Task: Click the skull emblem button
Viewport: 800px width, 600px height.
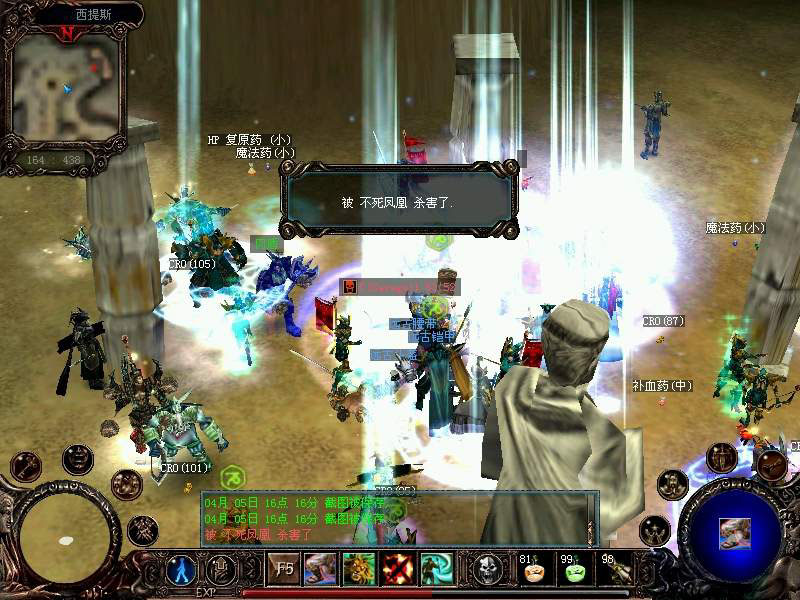Action: (x=488, y=569)
